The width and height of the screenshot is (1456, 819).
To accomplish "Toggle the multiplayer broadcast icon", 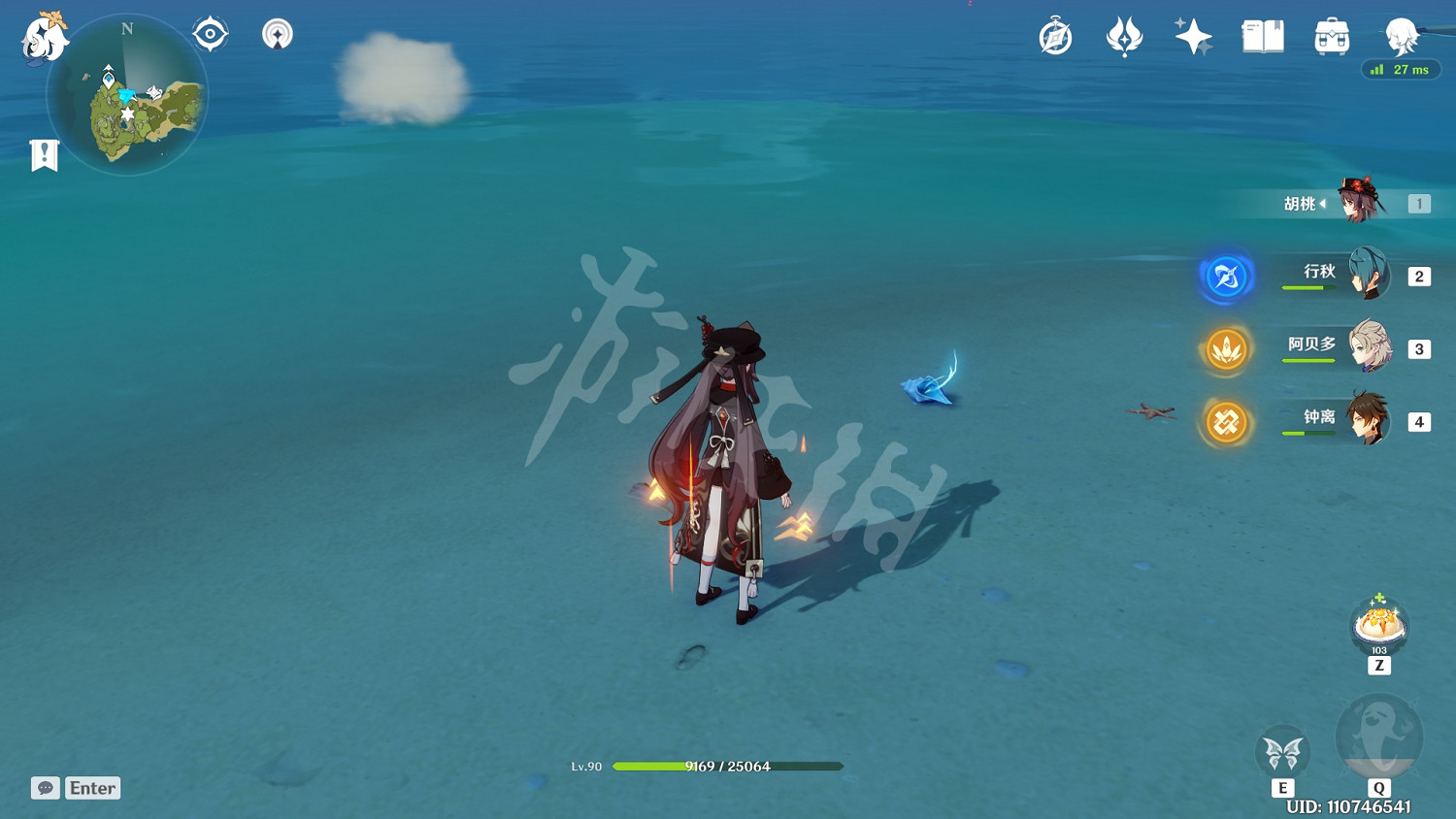I will 277,32.
